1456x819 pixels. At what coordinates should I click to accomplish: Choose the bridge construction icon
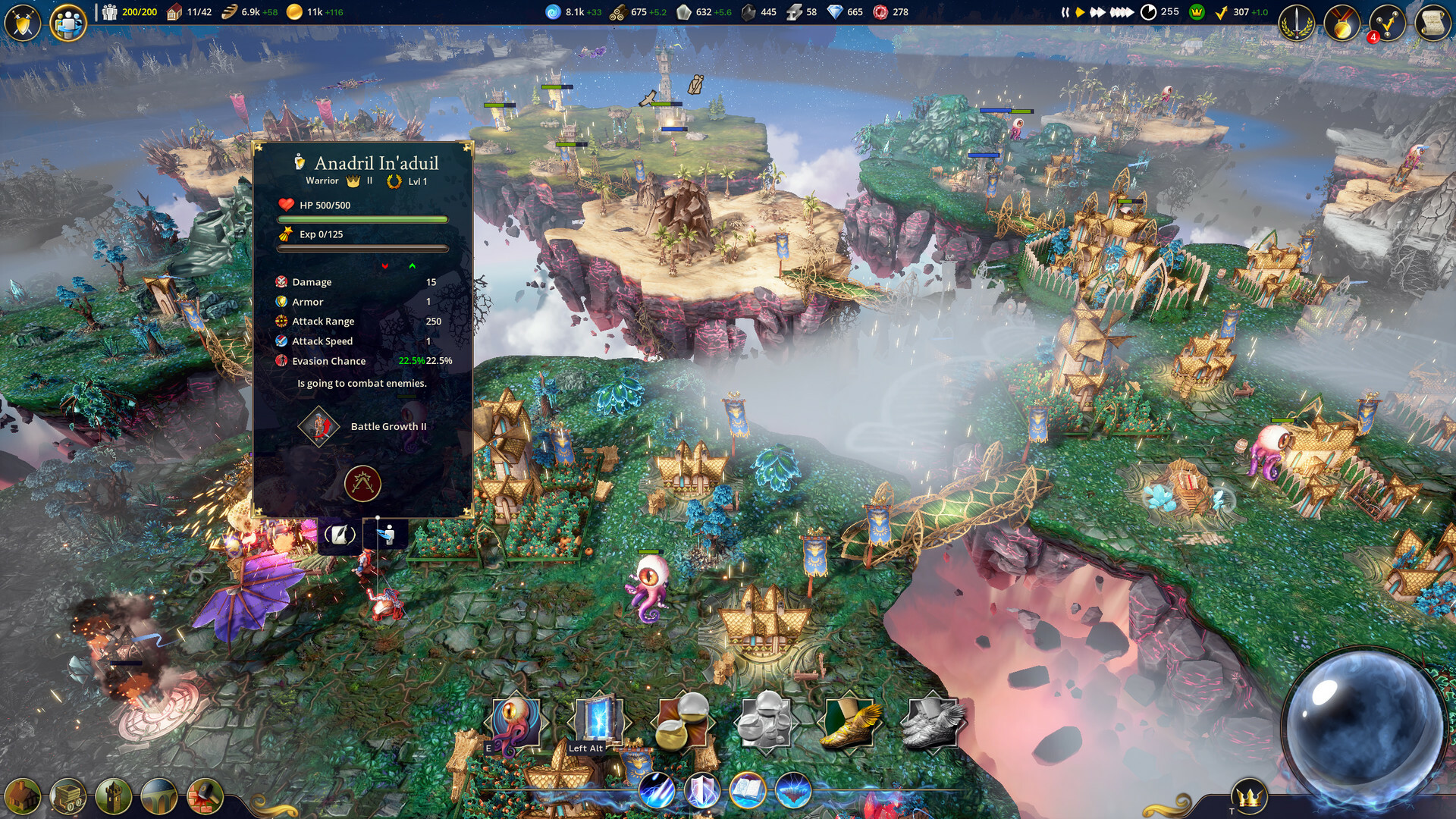pyautogui.click(x=159, y=796)
